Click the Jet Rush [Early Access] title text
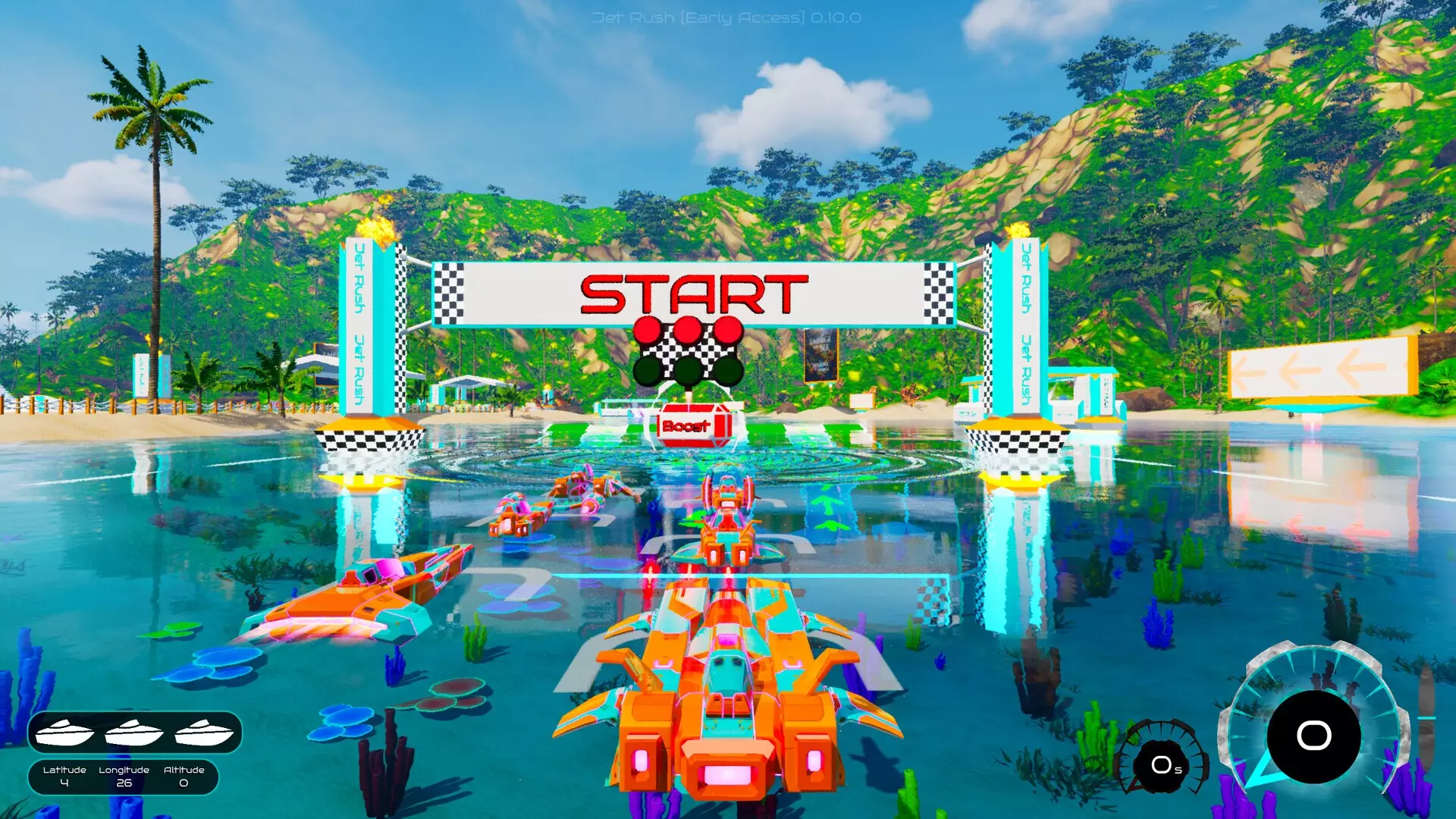 (727, 19)
